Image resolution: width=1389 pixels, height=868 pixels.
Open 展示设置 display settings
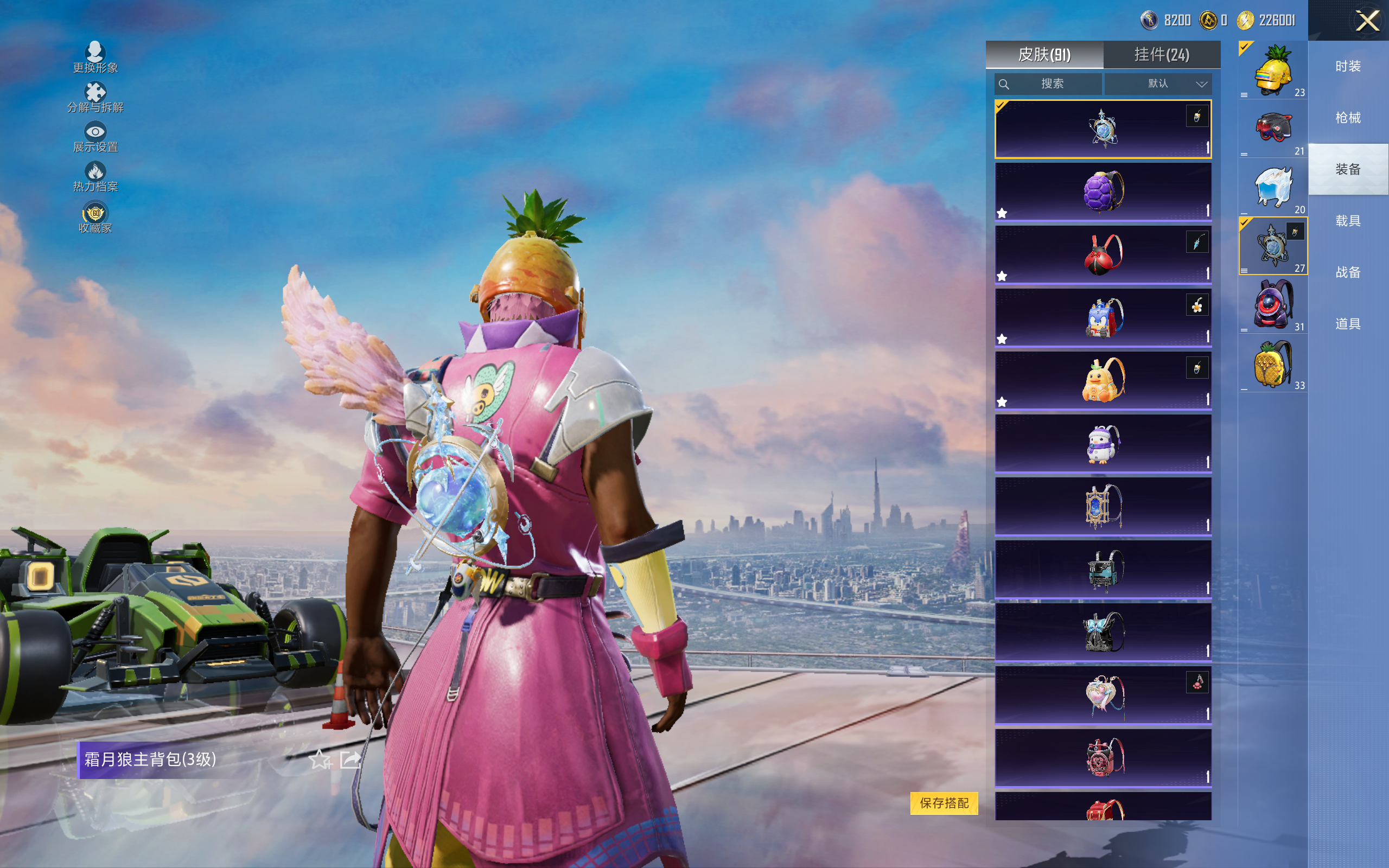(x=95, y=138)
